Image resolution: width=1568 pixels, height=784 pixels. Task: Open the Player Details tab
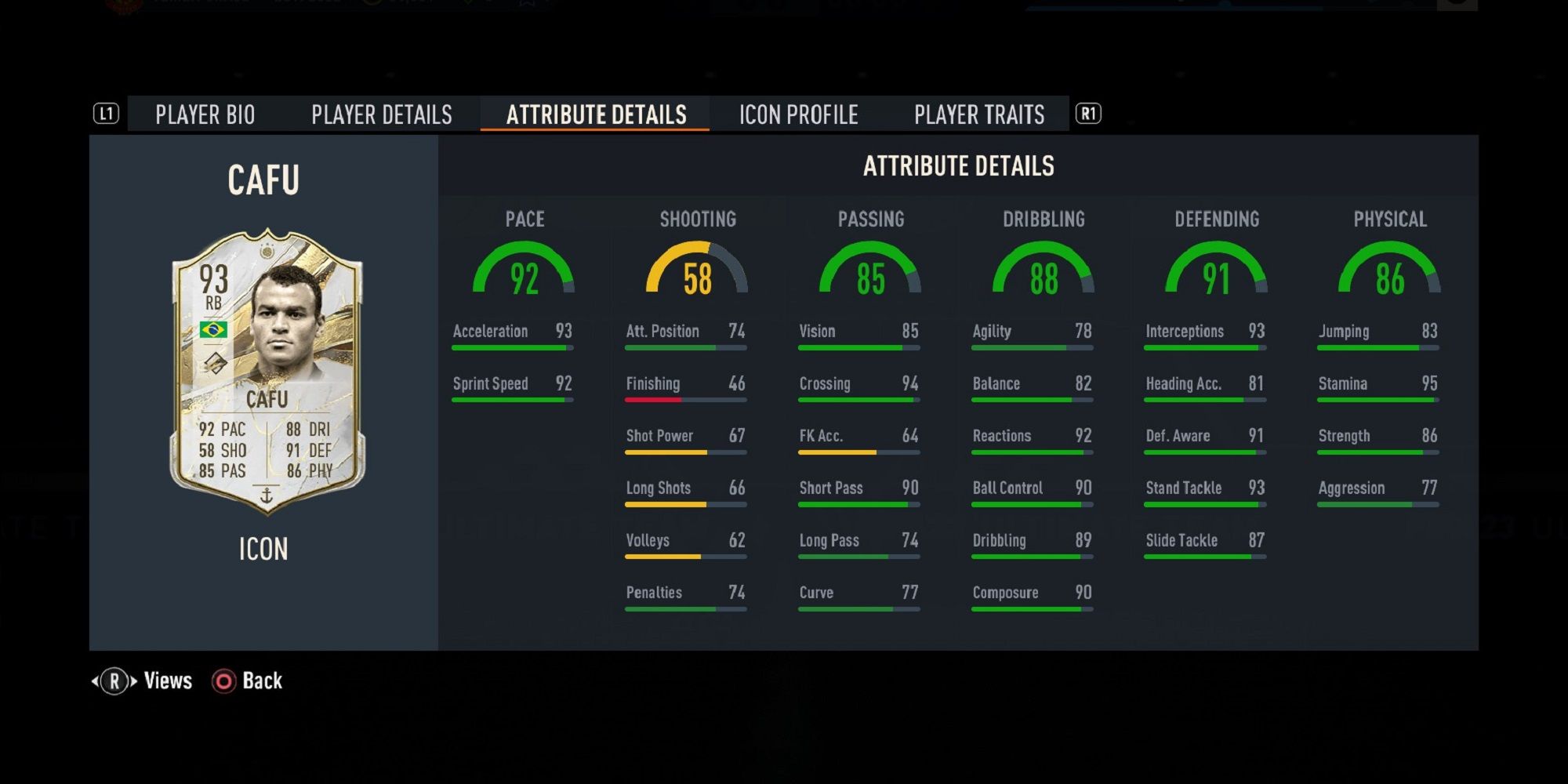click(x=381, y=114)
